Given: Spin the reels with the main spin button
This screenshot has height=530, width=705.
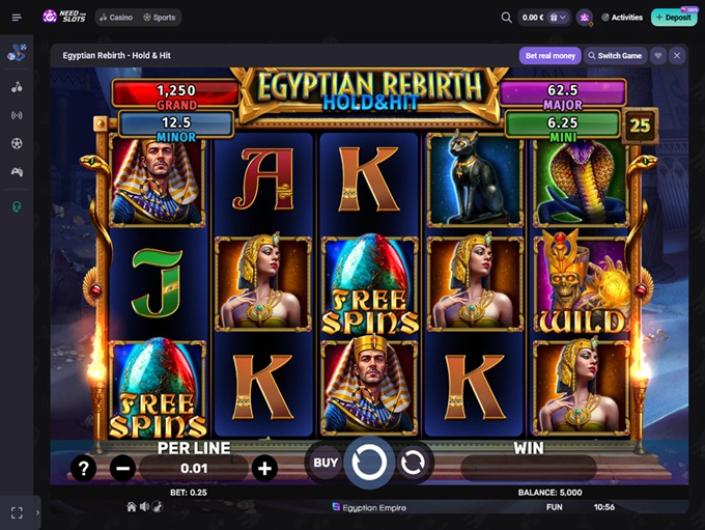Looking at the screenshot, I should tap(369, 462).
